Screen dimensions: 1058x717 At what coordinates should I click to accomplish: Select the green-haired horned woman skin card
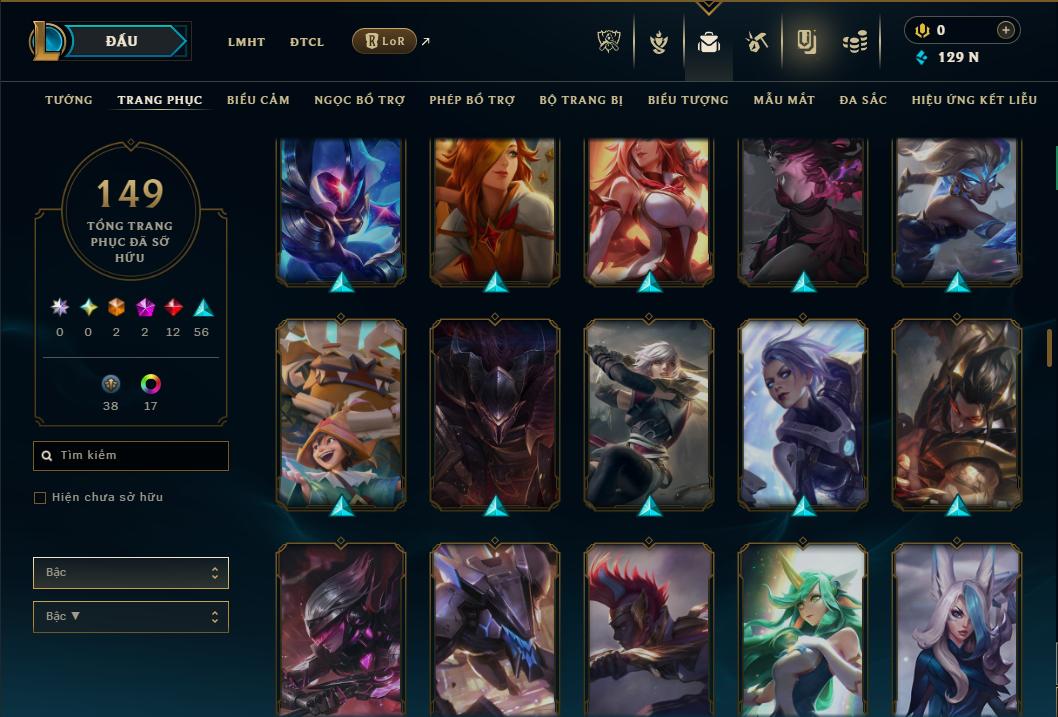tap(802, 628)
